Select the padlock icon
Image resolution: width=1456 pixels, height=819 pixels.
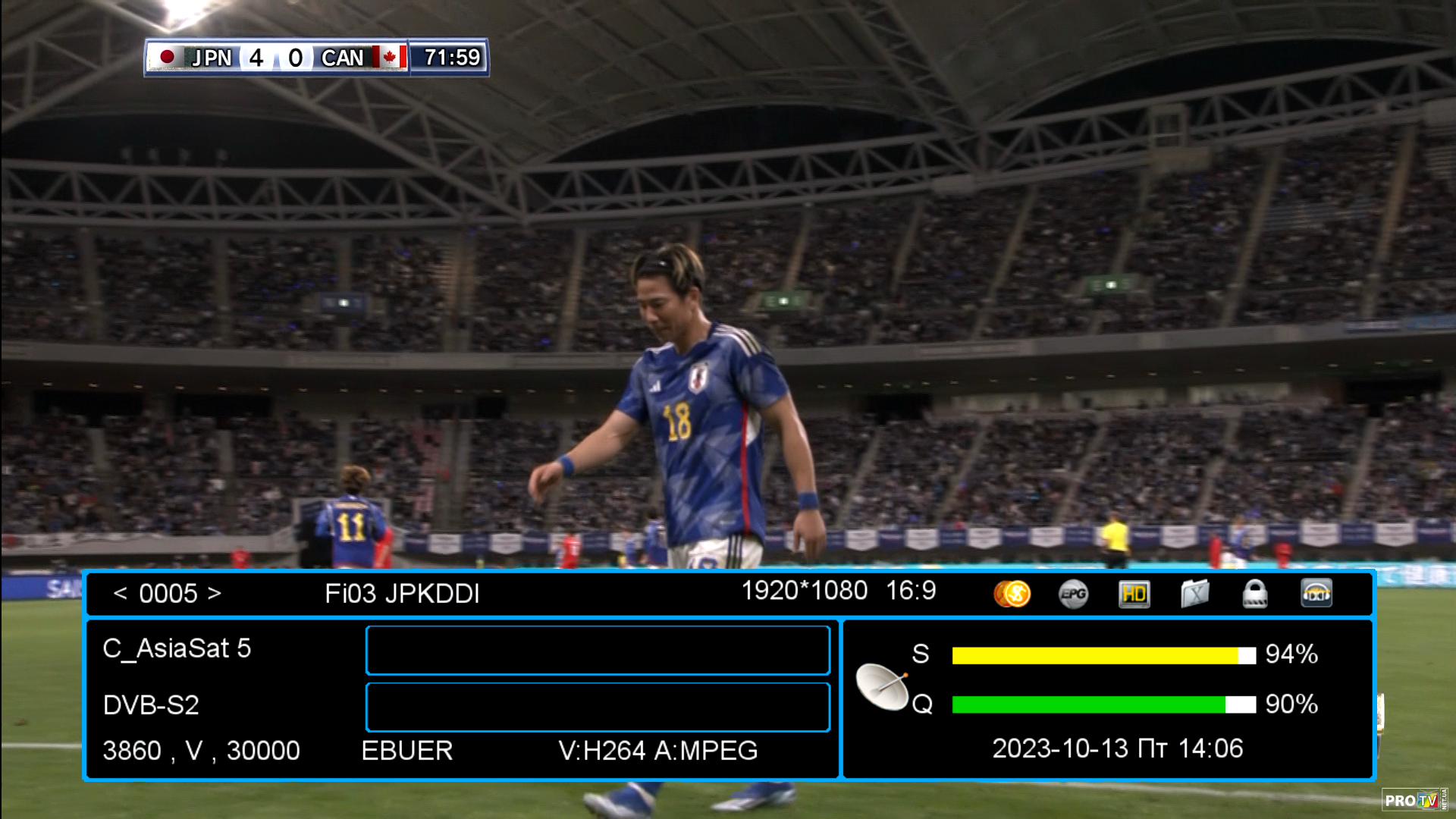(x=1255, y=594)
